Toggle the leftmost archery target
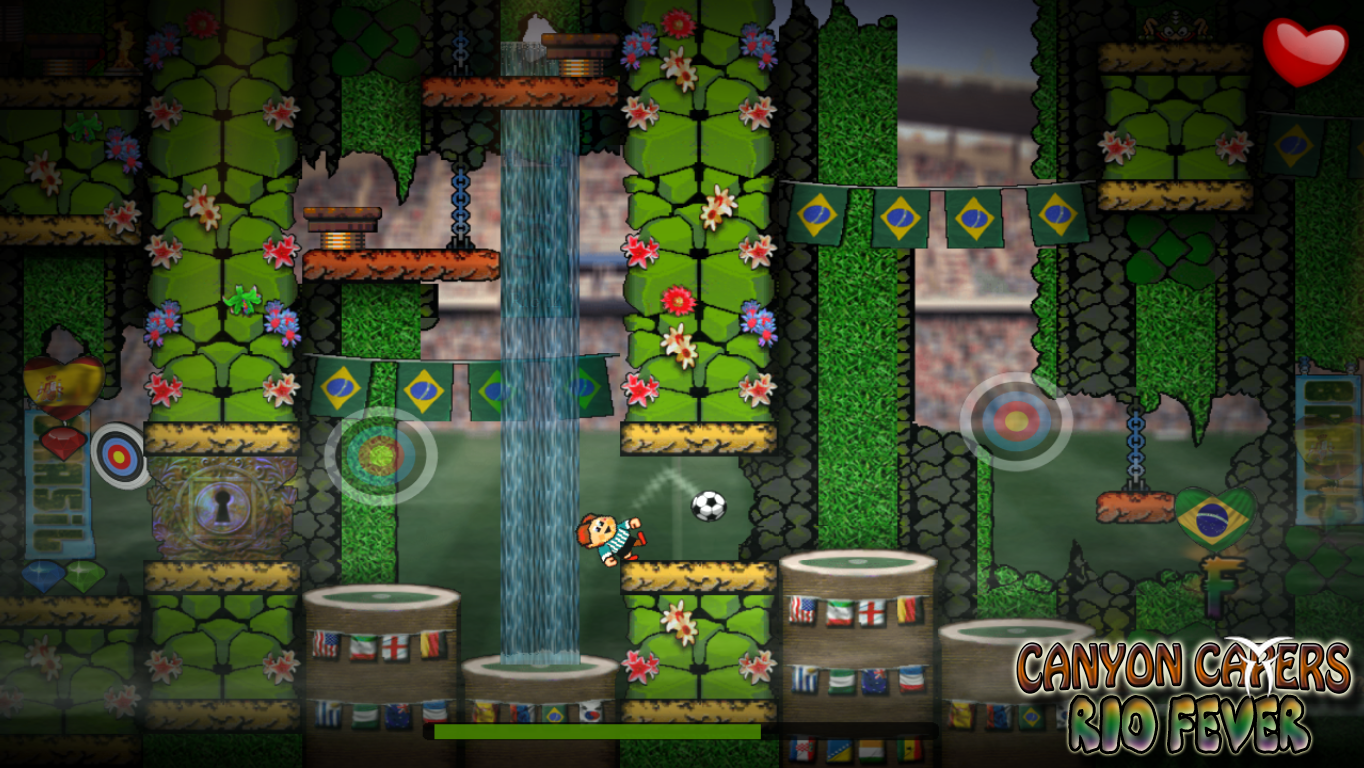Image resolution: width=1364 pixels, height=768 pixels. [119, 455]
